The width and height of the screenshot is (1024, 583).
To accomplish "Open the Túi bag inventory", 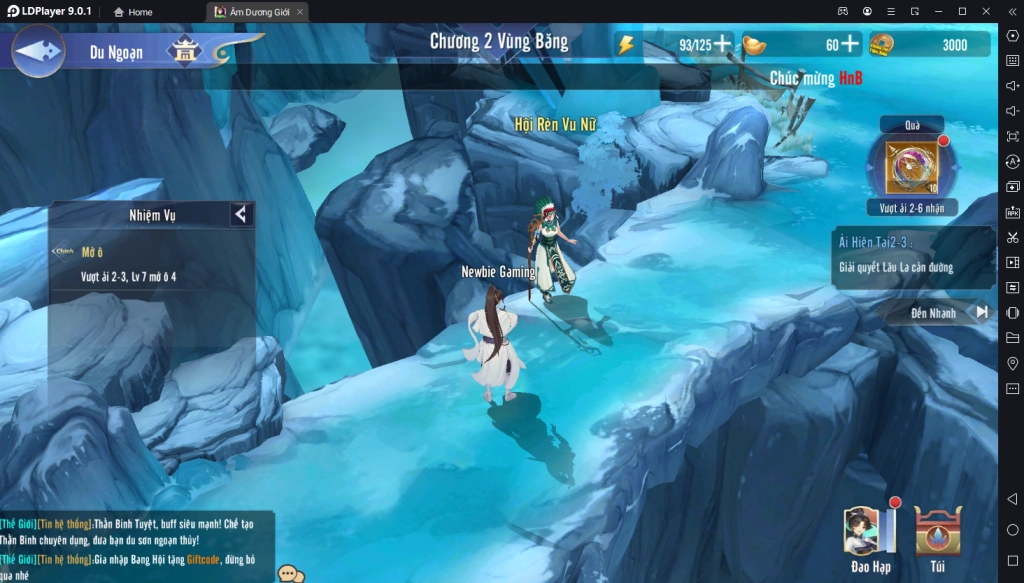I will (x=937, y=536).
